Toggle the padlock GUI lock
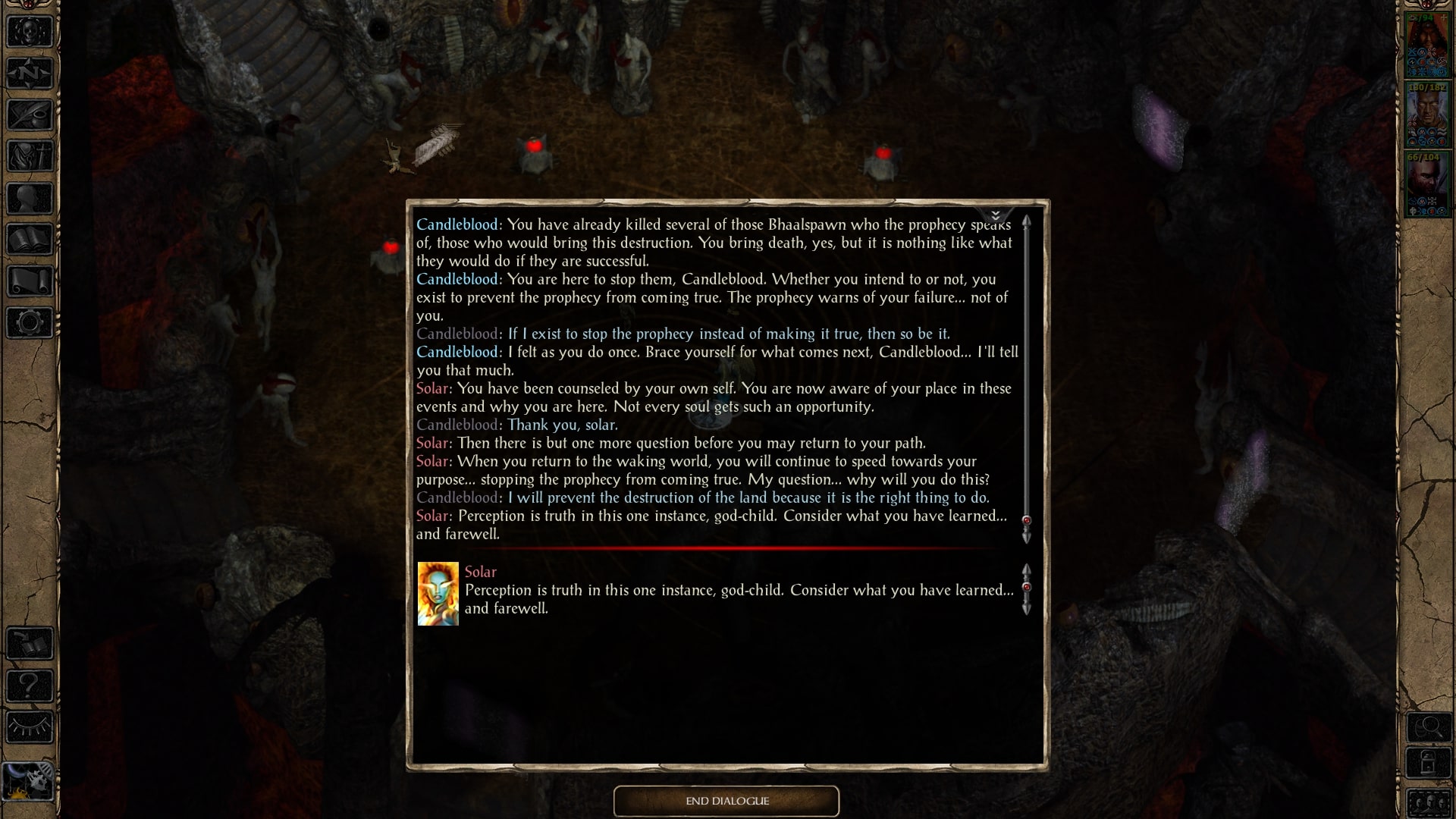Screen dimensions: 1456x819 [1429, 762]
